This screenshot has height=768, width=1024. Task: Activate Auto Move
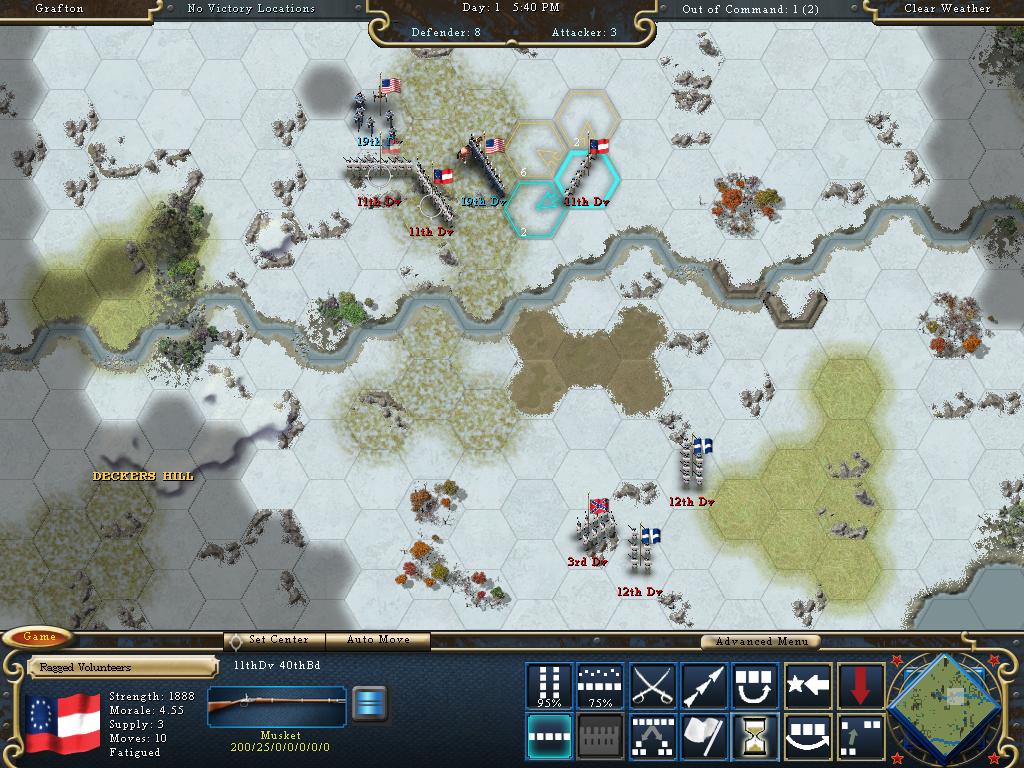click(379, 640)
